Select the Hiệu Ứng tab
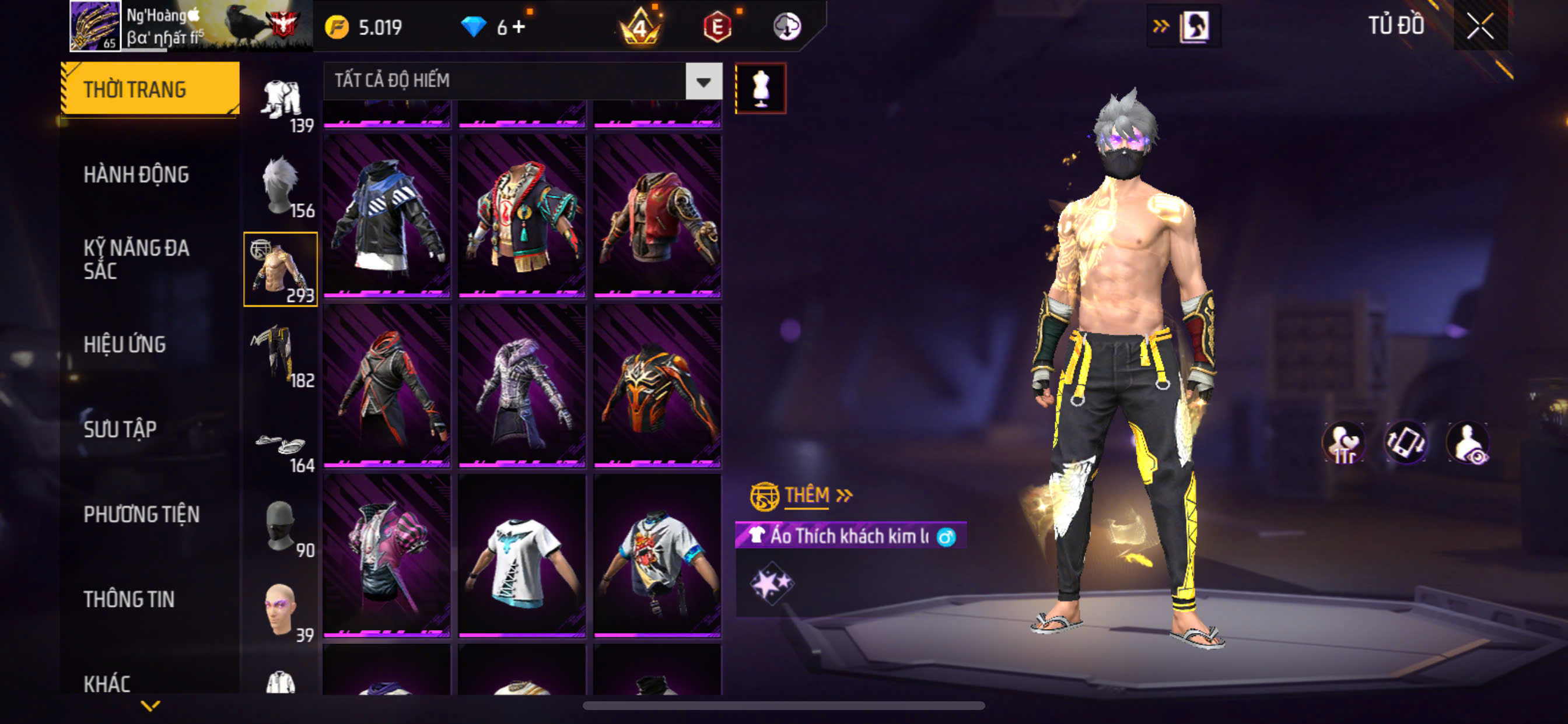This screenshot has height=724, width=1568. pos(125,345)
